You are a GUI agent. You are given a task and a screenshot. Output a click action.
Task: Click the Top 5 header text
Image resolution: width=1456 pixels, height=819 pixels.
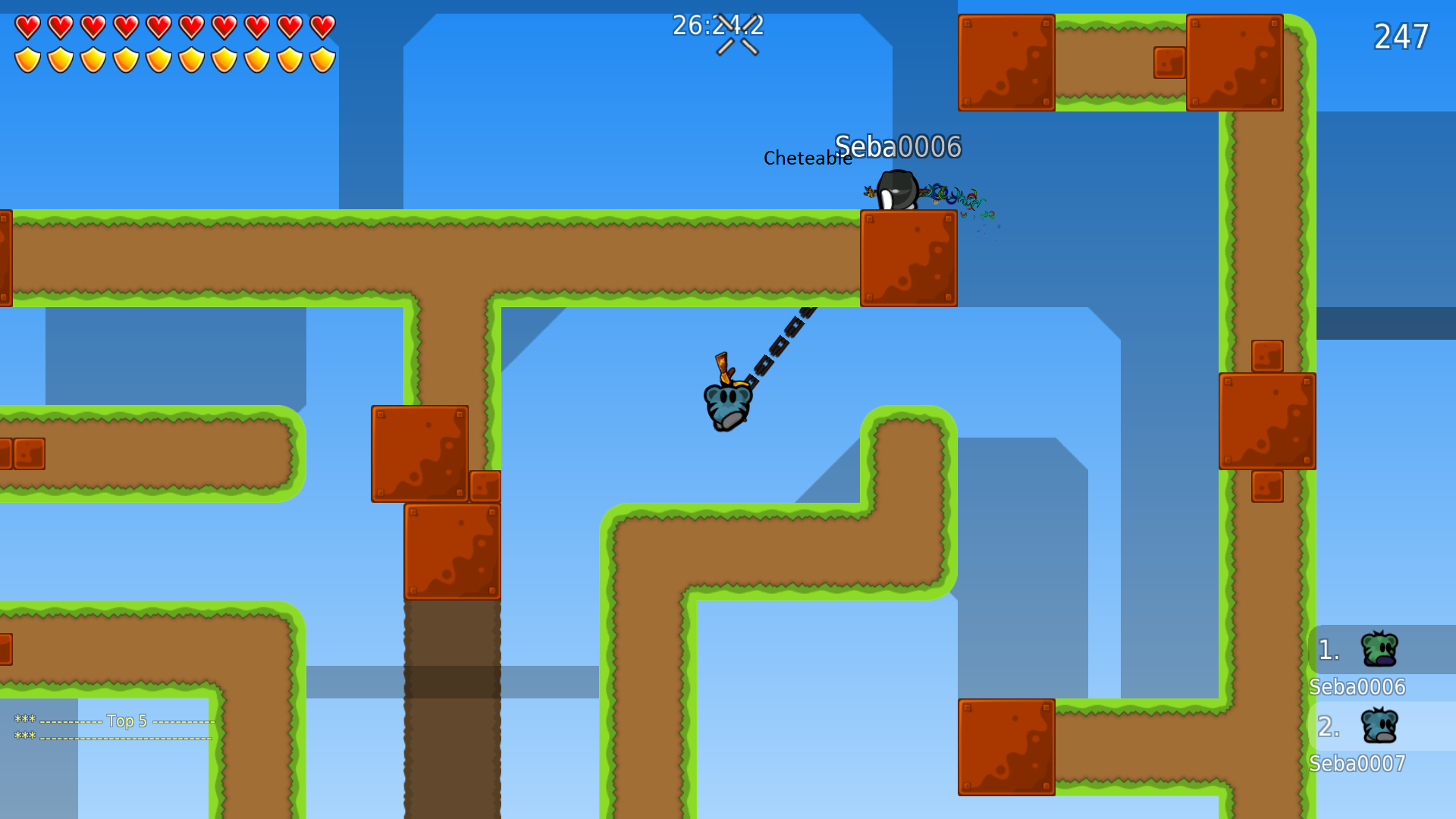pos(127,720)
